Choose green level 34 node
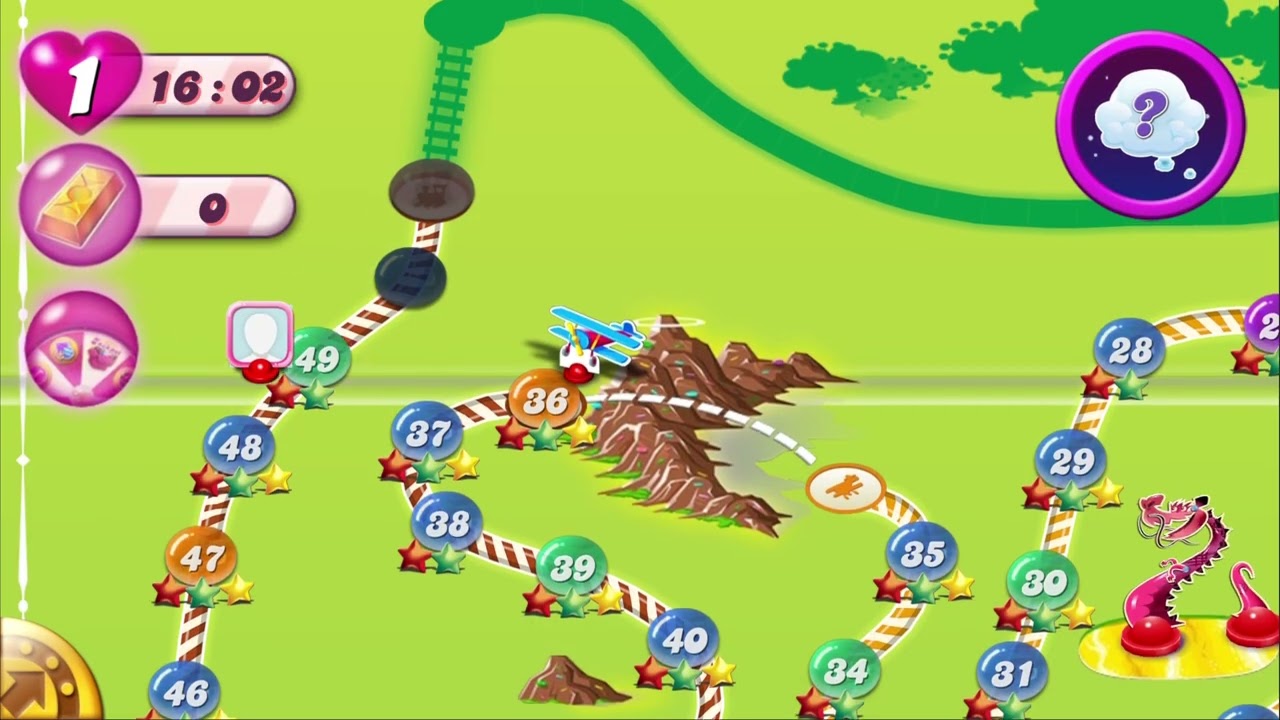This screenshot has height=720, width=1280. click(x=844, y=672)
